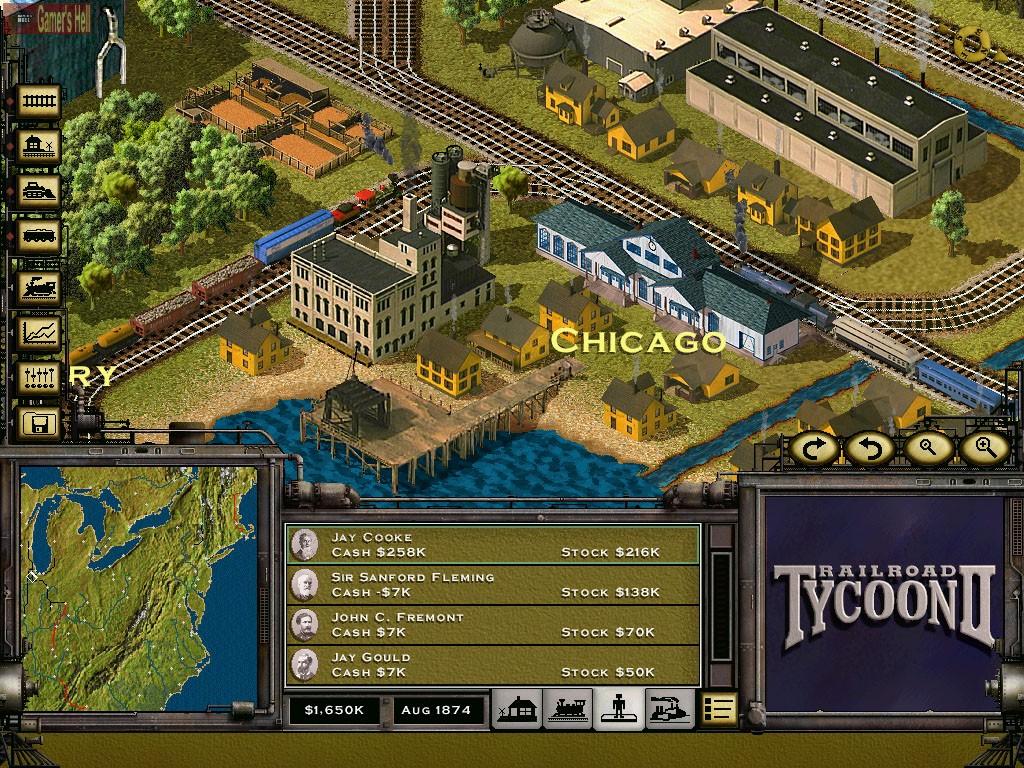
Task: Choose John C. Fremont from the list
Action: coord(492,625)
